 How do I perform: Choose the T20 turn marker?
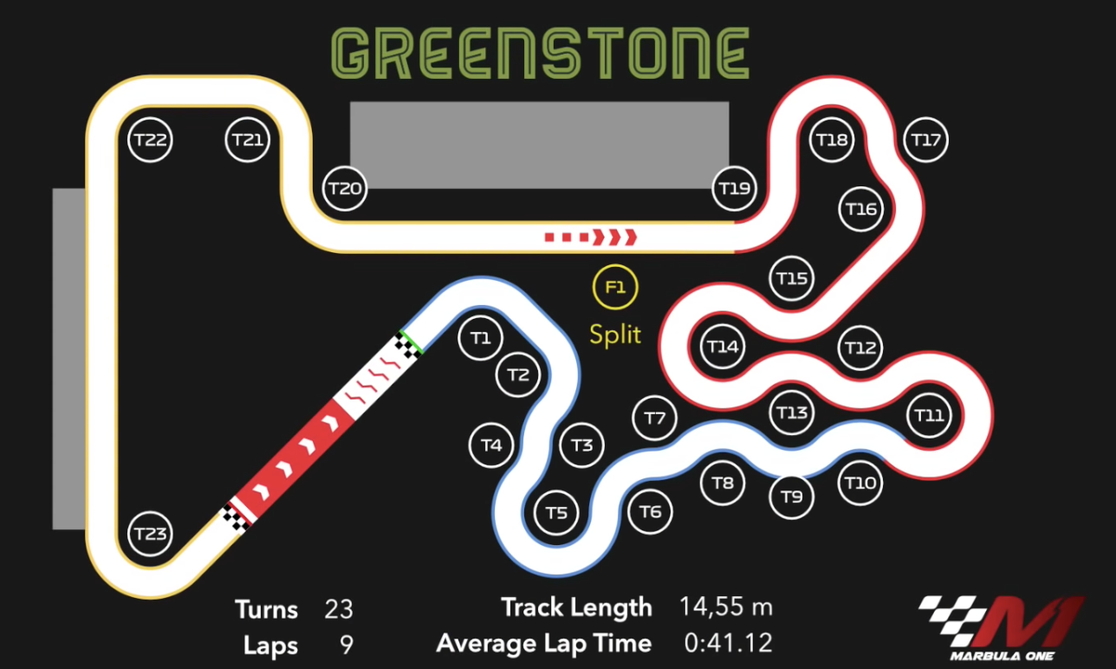[345, 188]
